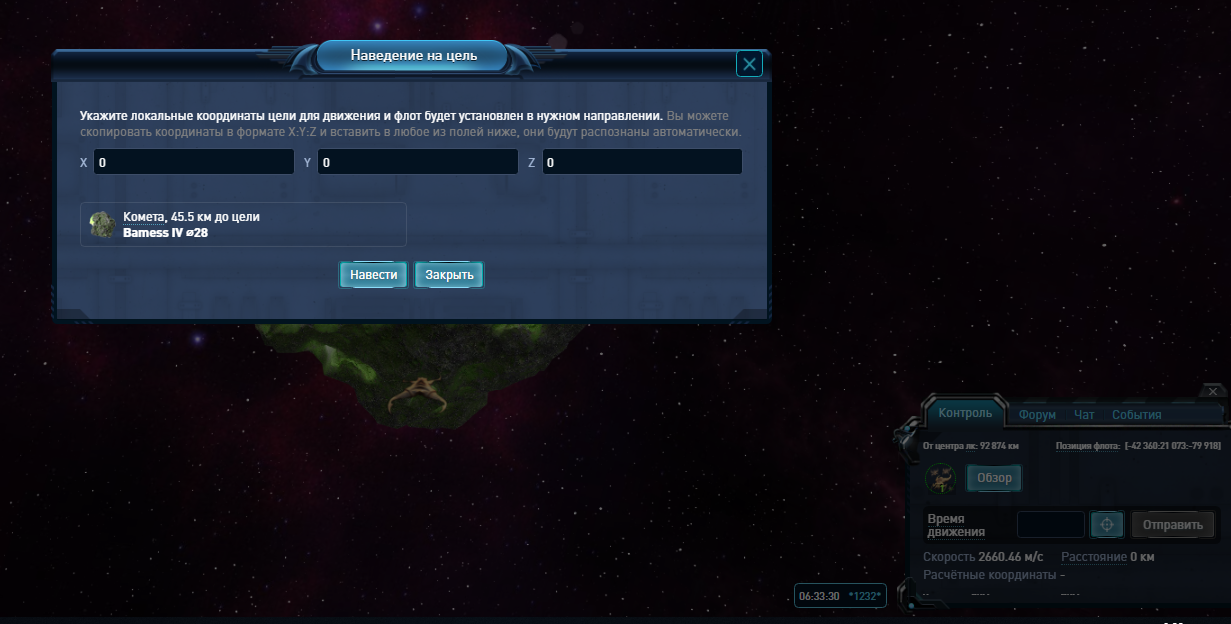Viewport: 1231px width, 624px height.
Task: Focus the Y coordinate input field
Action: click(x=418, y=162)
